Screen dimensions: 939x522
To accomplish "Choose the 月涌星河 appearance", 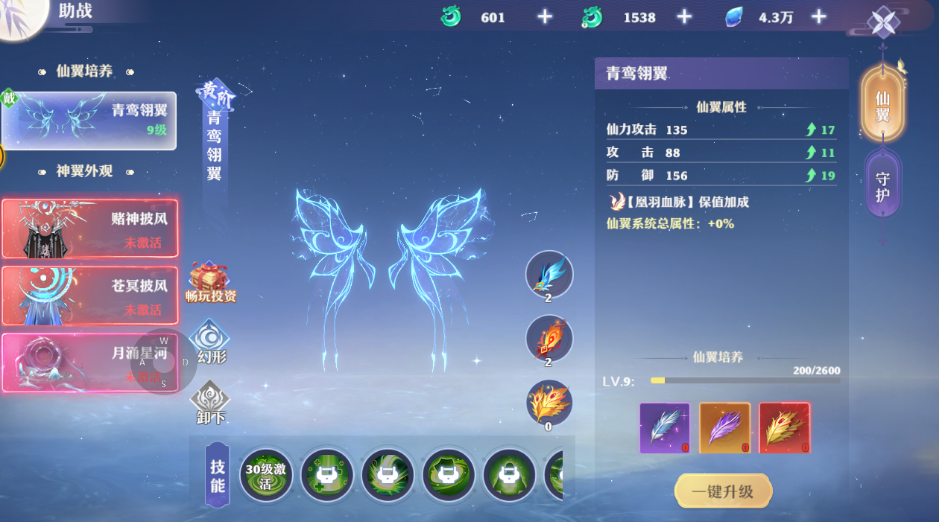I will coord(89,362).
